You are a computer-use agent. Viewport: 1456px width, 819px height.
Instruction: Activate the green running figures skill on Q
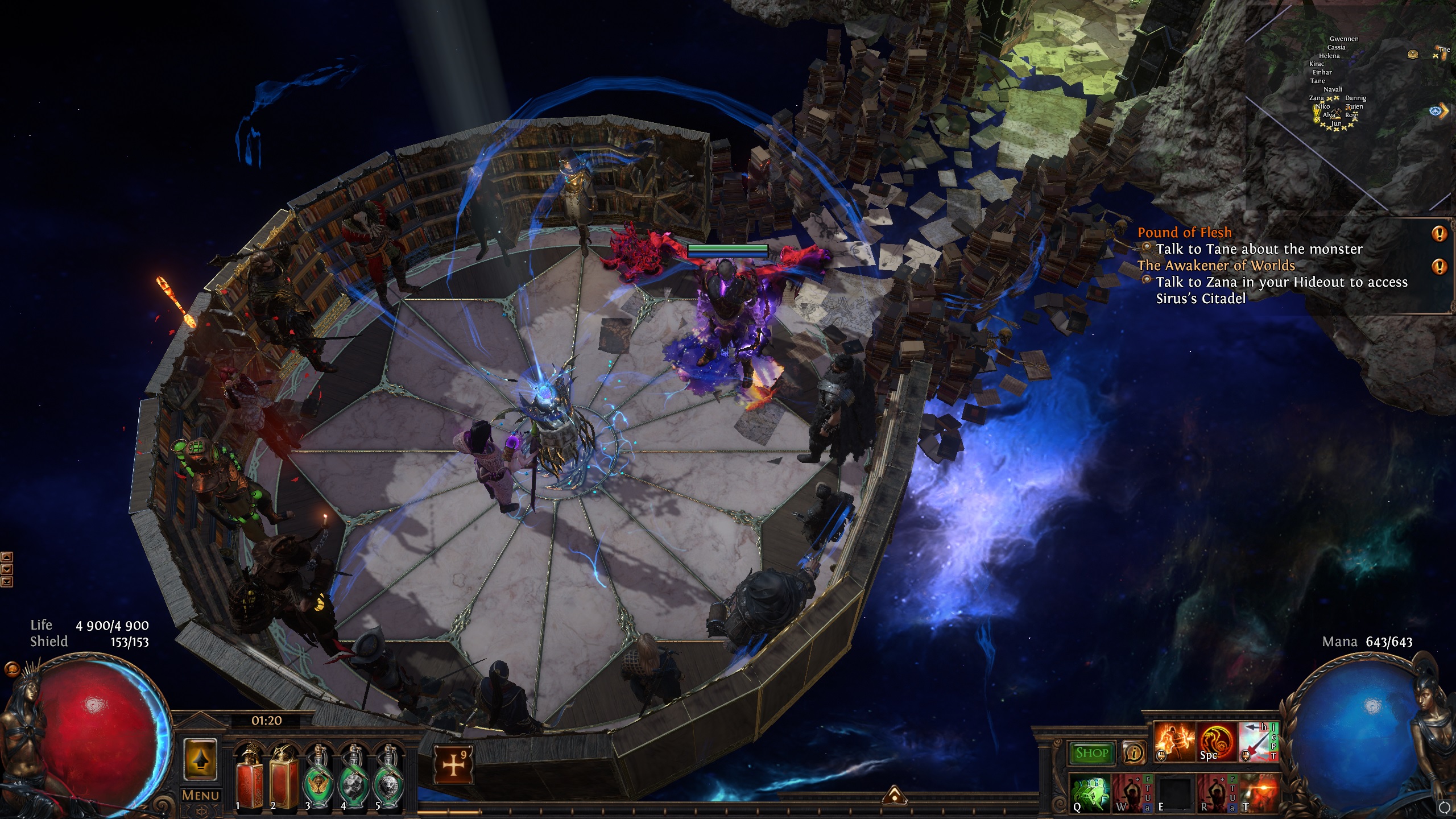click(x=1091, y=793)
